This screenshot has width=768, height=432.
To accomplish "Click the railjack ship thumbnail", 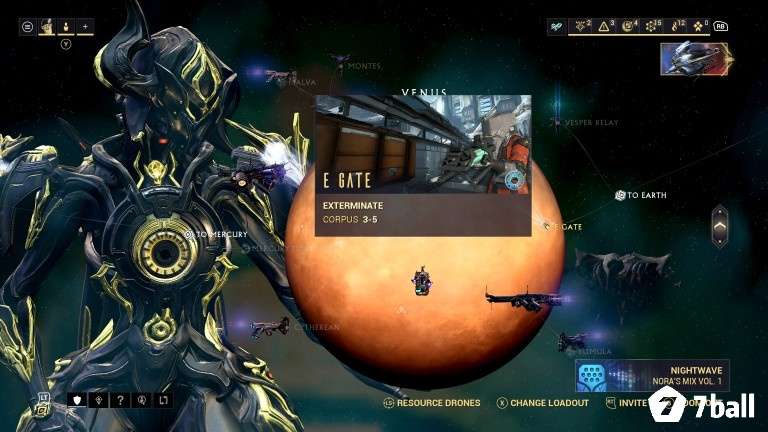I will [696, 58].
